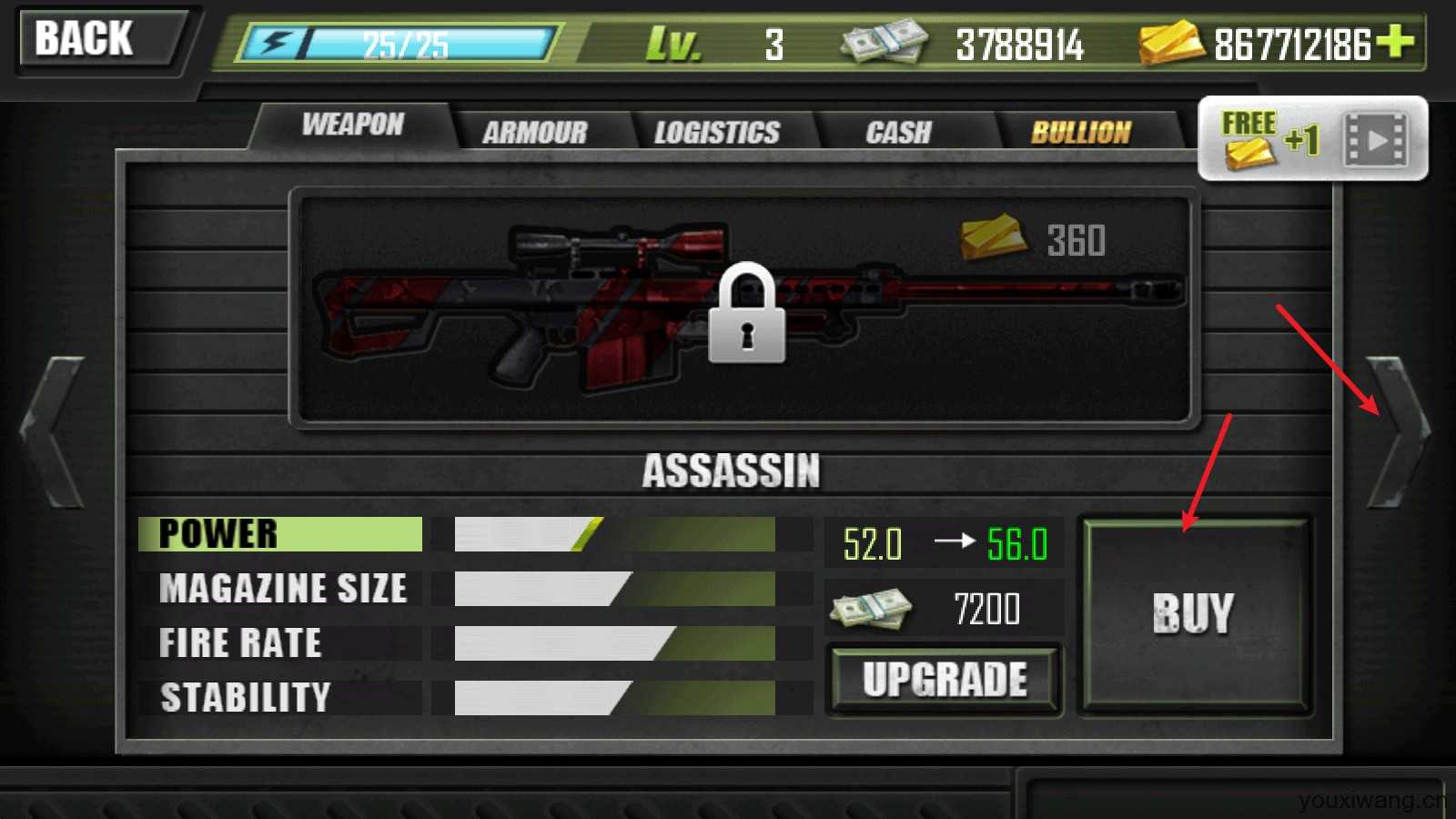This screenshot has width=1456, height=819.
Task: Select the Logistics tab
Action: coord(717,133)
